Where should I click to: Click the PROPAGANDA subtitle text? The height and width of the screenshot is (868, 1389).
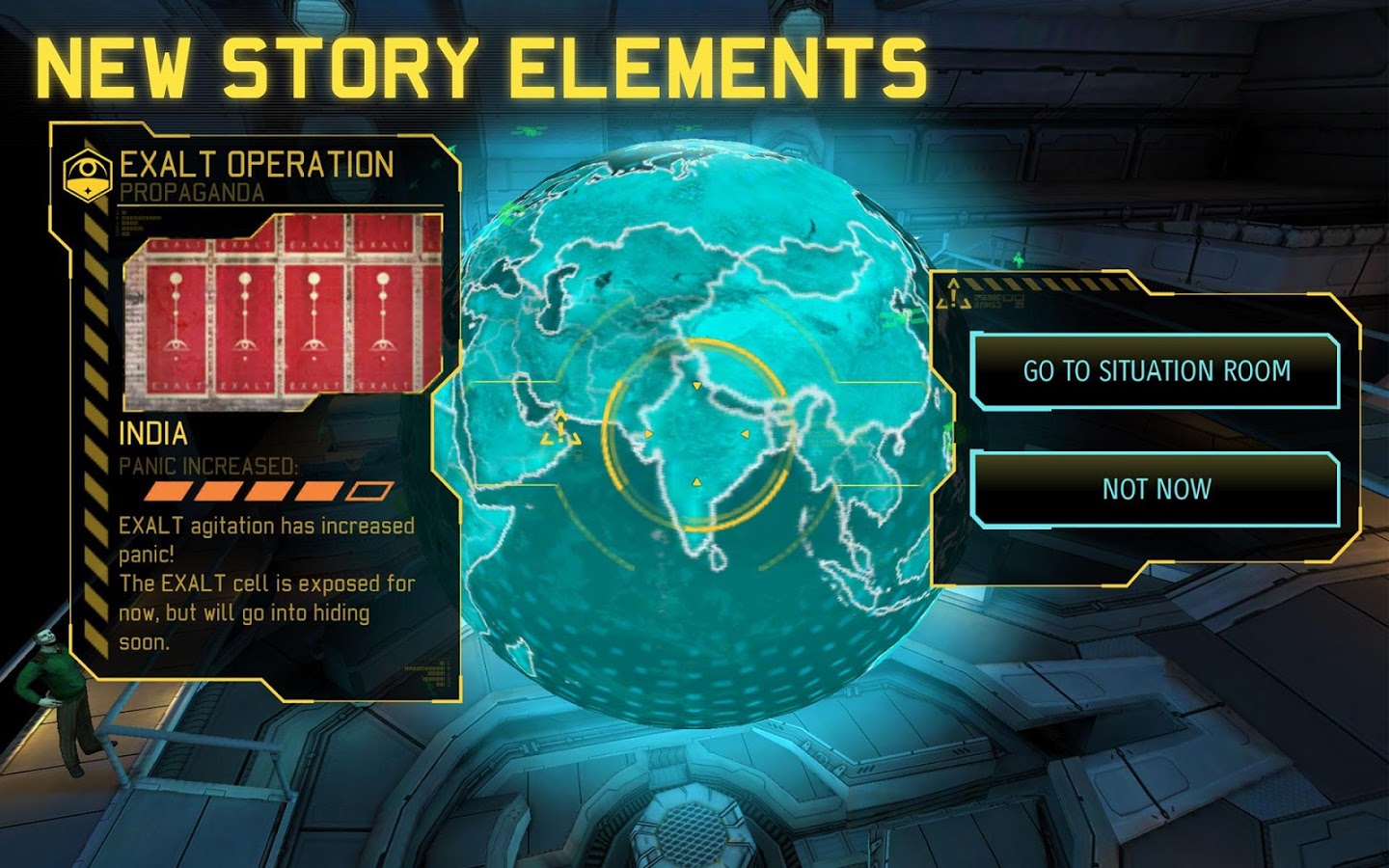(x=193, y=192)
